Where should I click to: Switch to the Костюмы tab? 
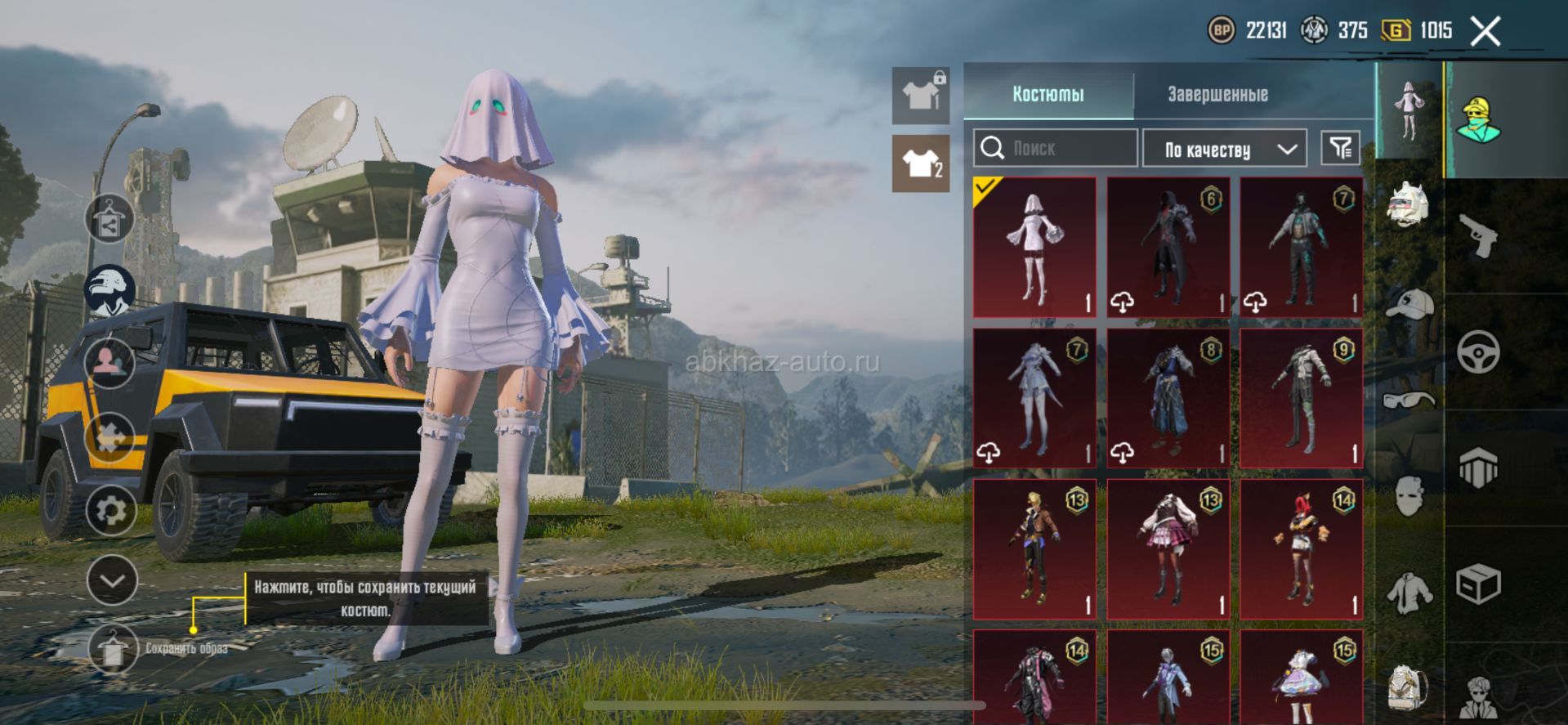(x=1048, y=94)
